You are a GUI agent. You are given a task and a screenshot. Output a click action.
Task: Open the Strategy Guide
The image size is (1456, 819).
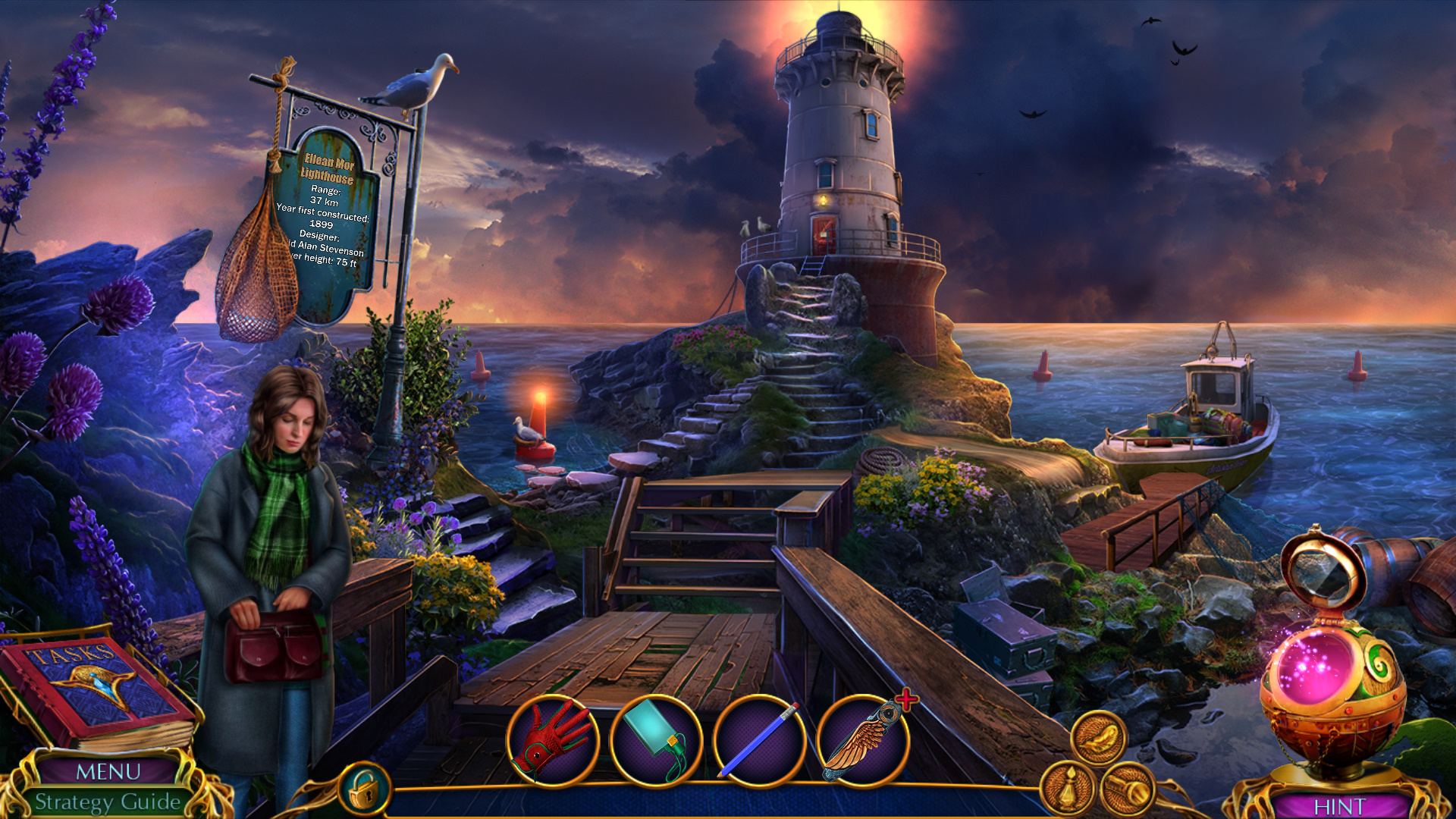(108, 802)
